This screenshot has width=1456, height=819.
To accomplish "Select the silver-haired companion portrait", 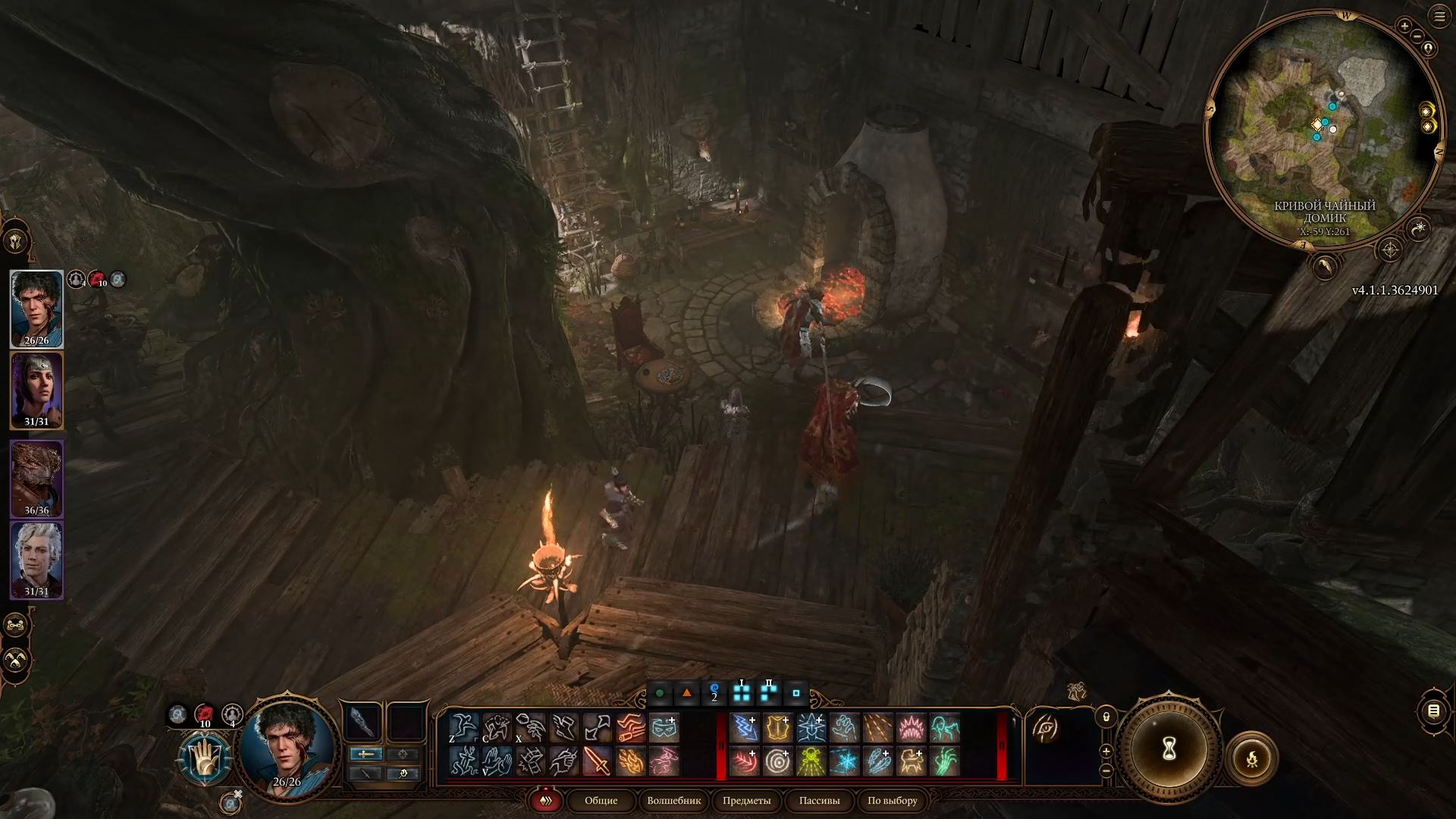I will 36,560.
